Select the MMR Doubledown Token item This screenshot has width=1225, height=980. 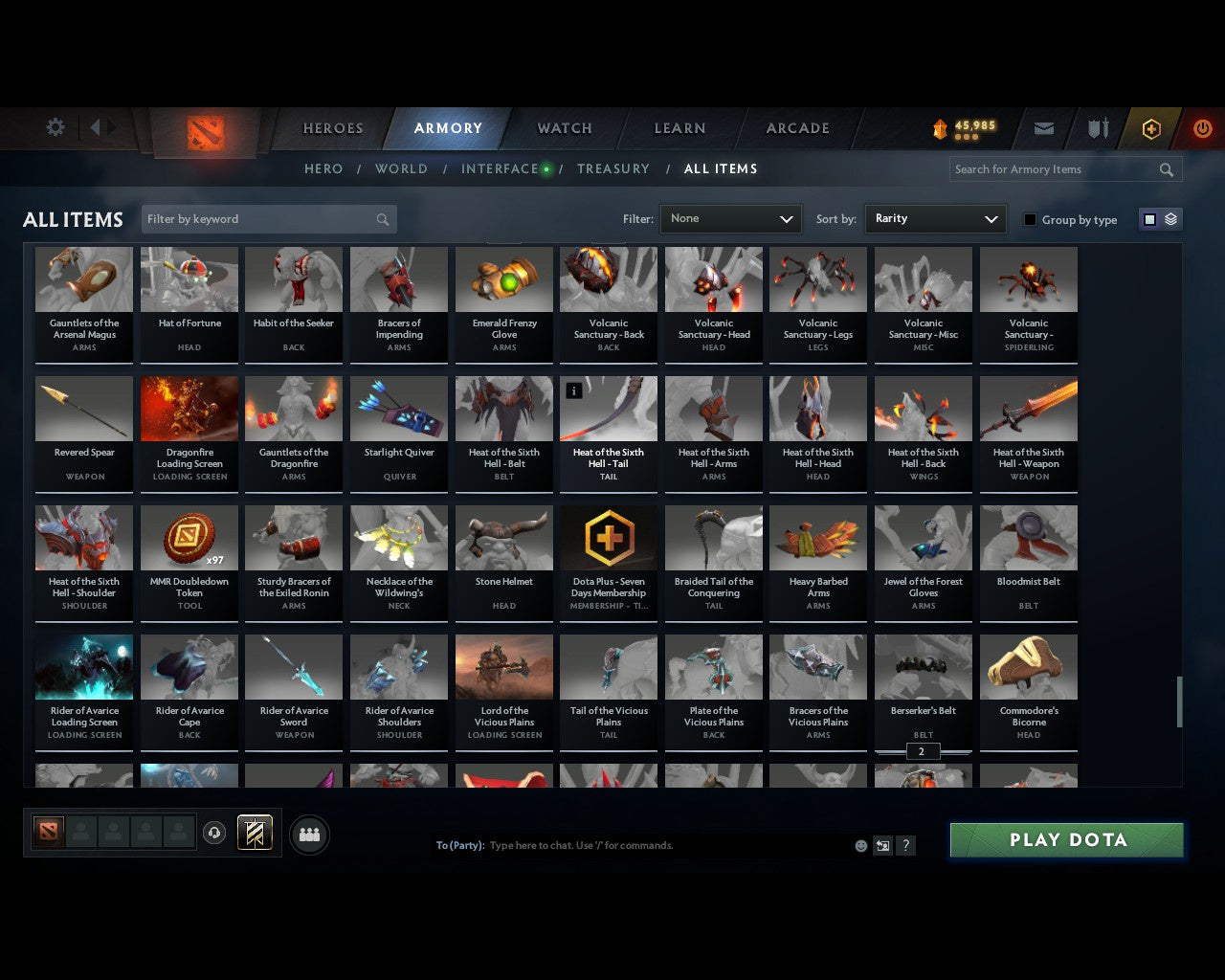click(x=189, y=563)
